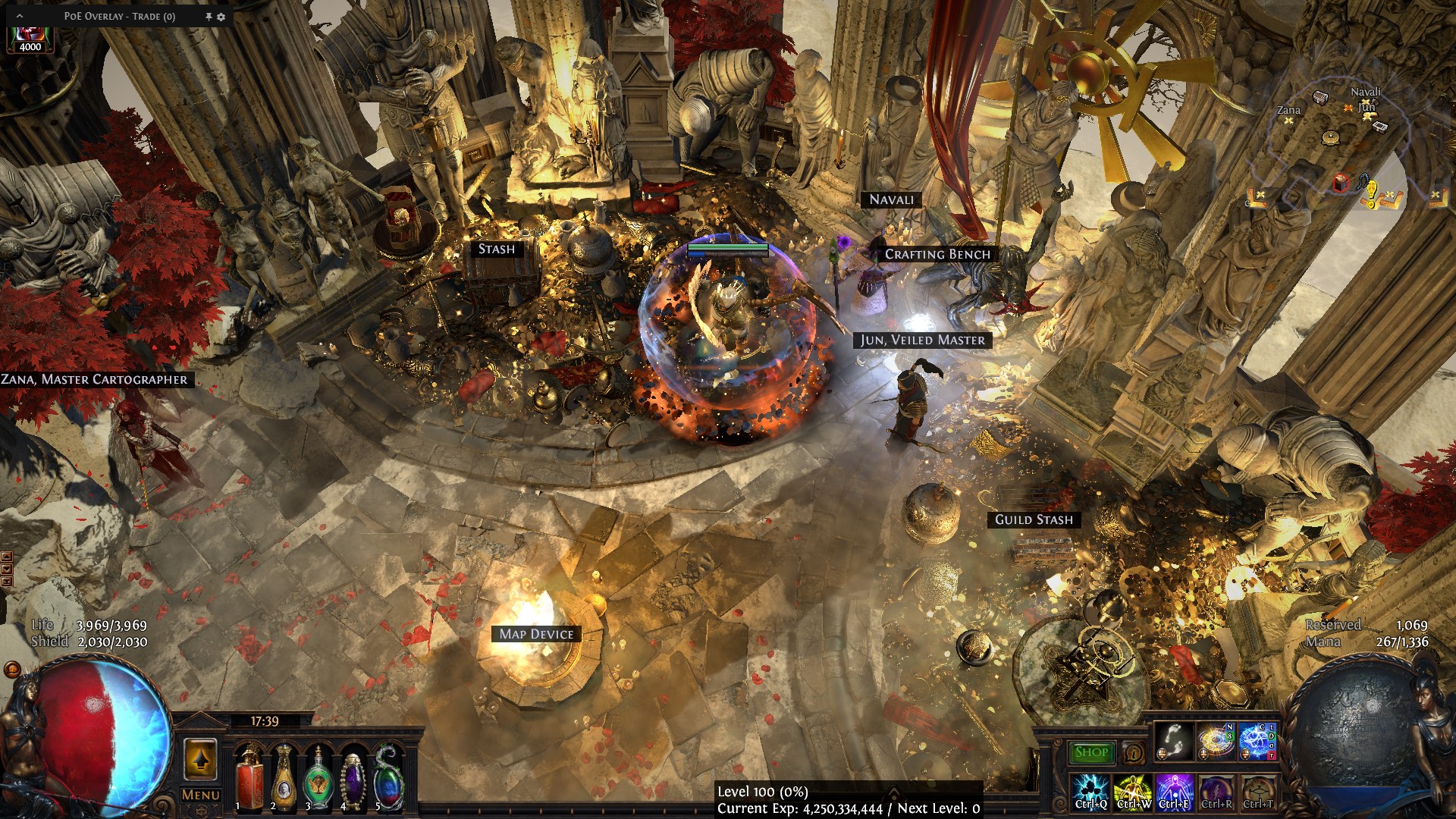Screen dimensions: 1456x819
Task: Open the orange info speech-bubble icon
Action: pos(1134,753)
